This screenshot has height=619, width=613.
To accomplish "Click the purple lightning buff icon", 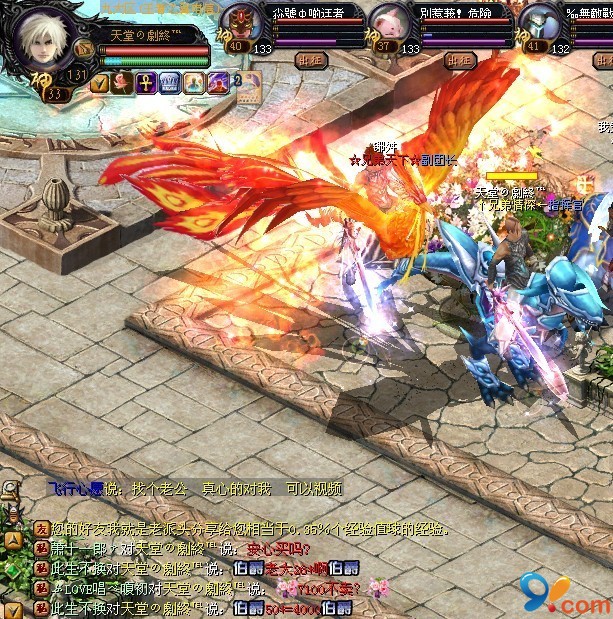I will pyautogui.click(x=214, y=83).
